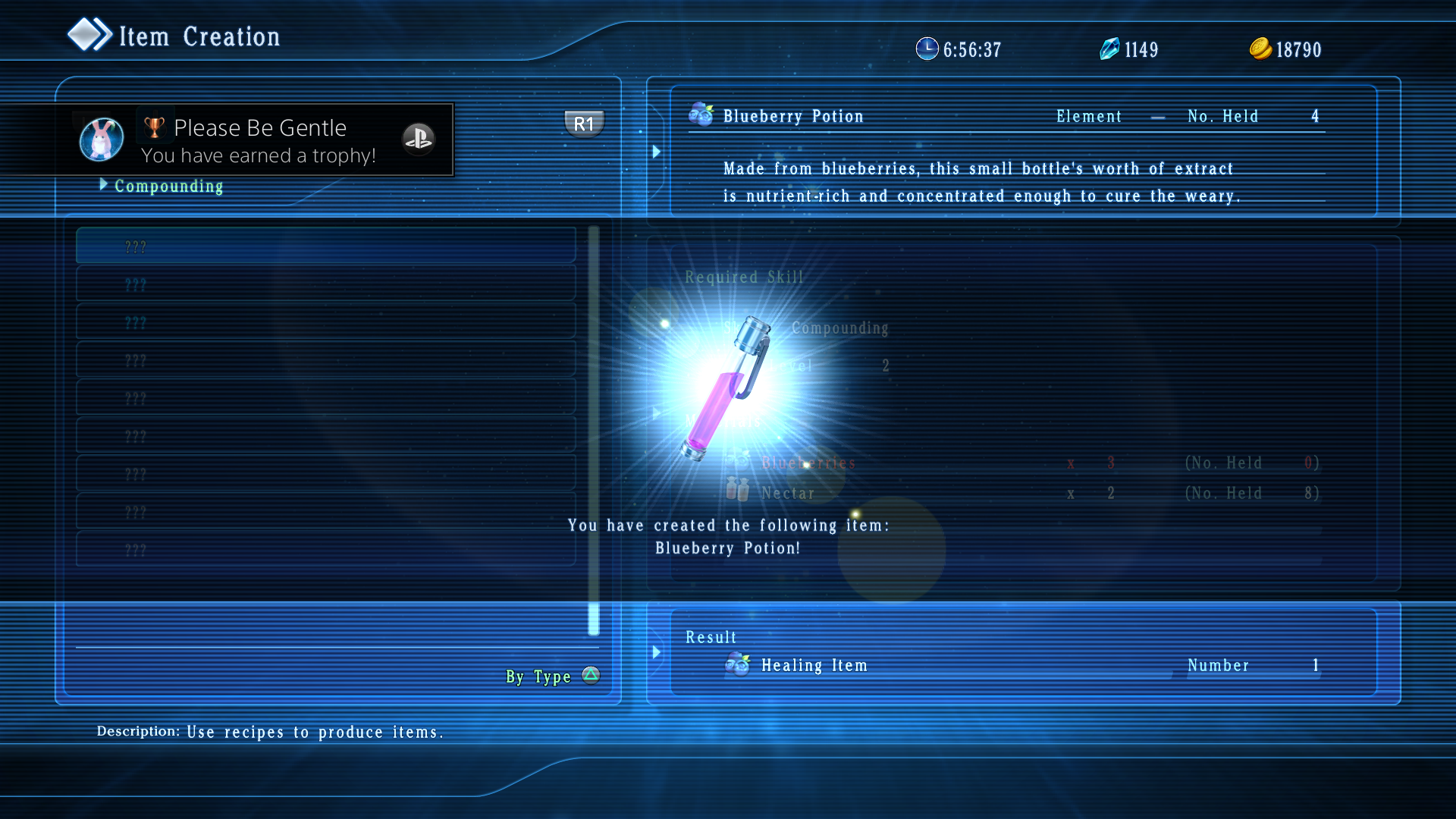Click the gold coin currency icon
Viewport: 1456px width, 819px height.
(x=1259, y=49)
